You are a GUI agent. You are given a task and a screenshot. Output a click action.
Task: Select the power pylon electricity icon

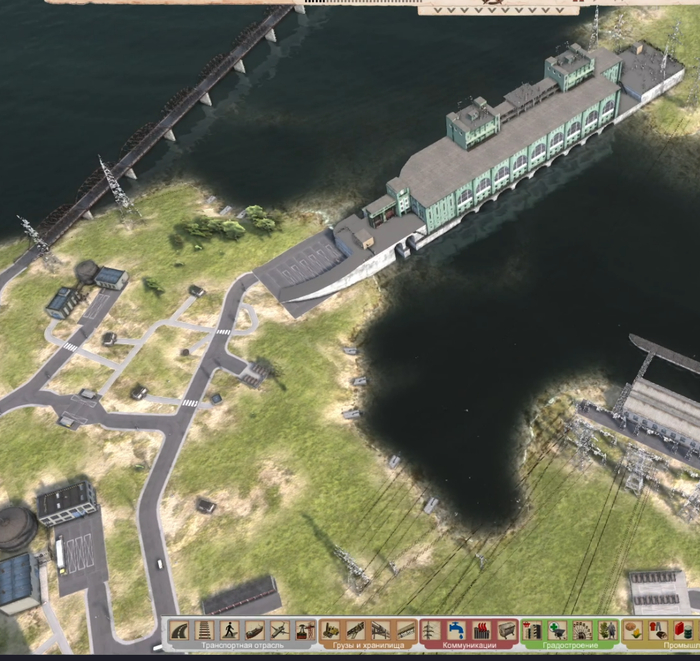tap(431, 630)
